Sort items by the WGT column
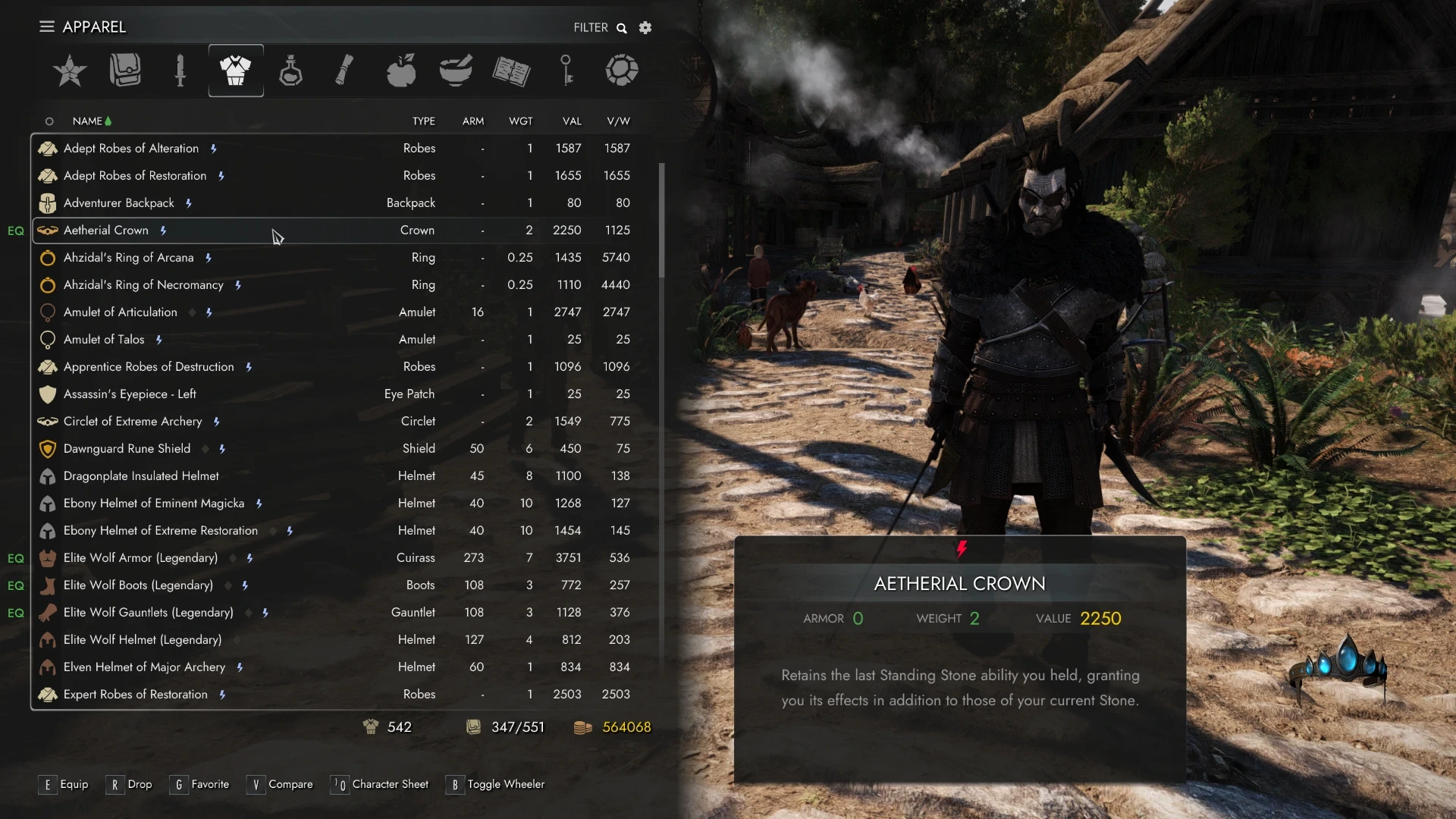1456x819 pixels. [x=520, y=121]
